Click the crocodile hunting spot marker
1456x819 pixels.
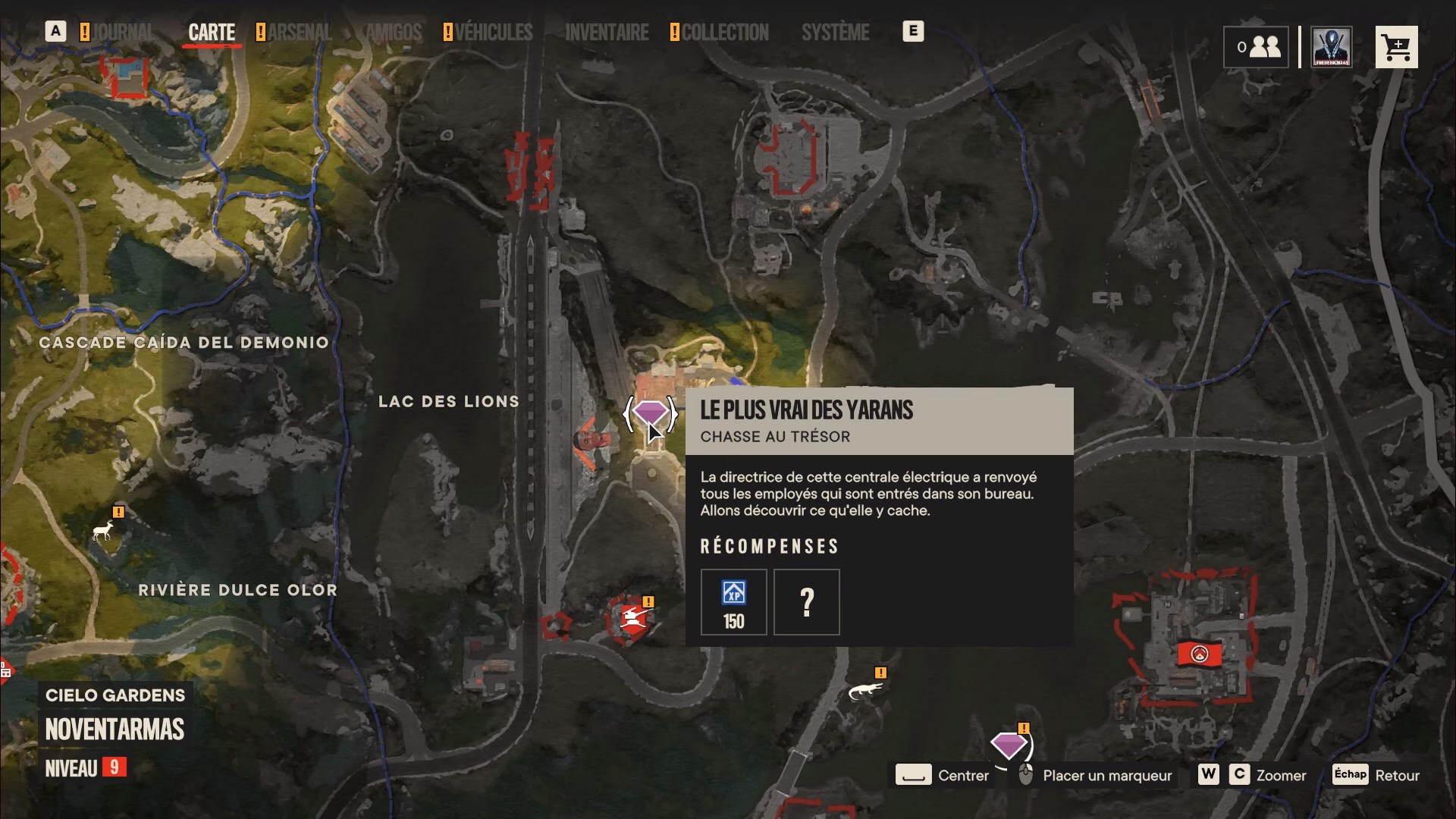[864, 690]
